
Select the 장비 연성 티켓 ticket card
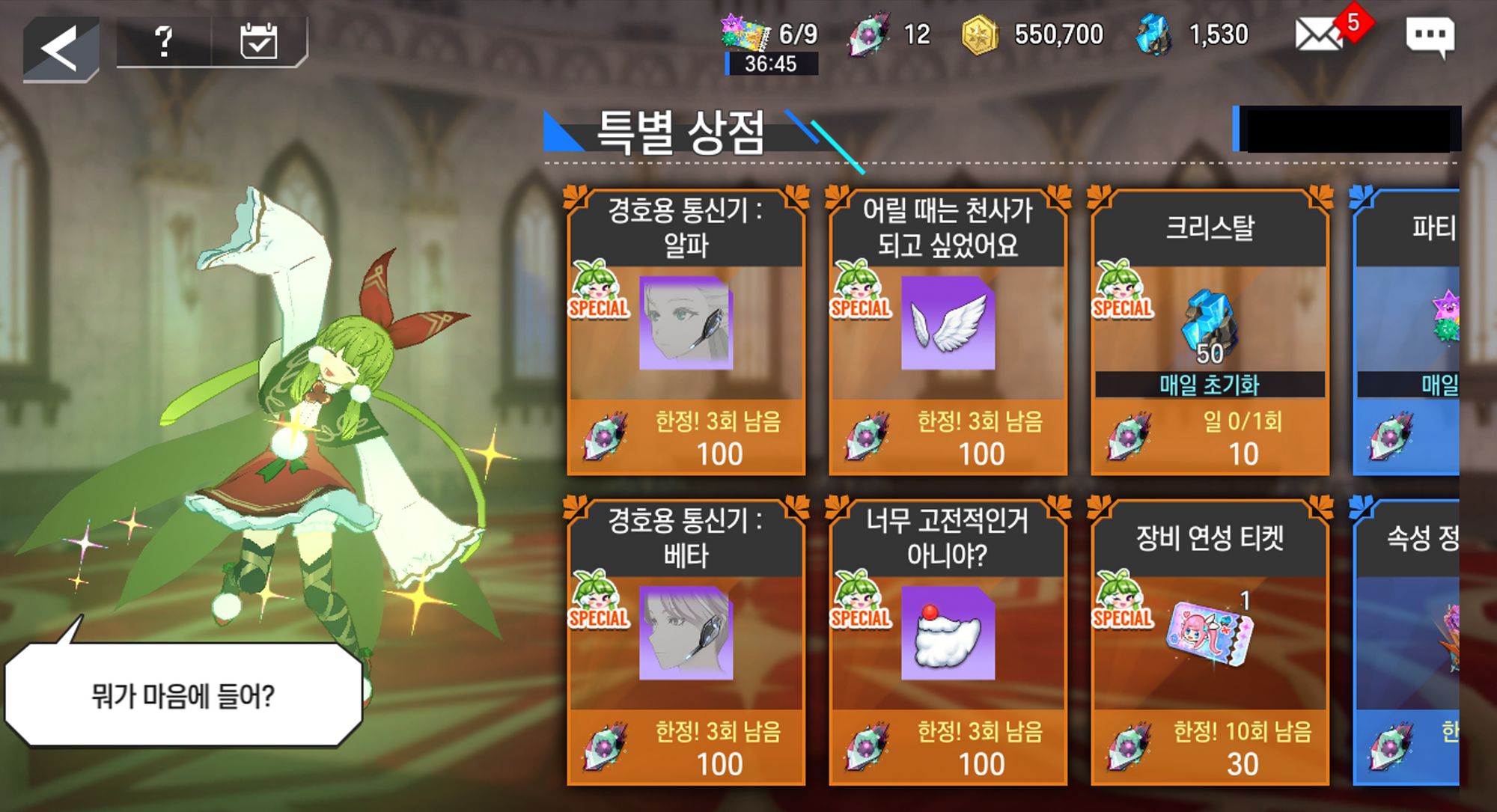[1210, 641]
